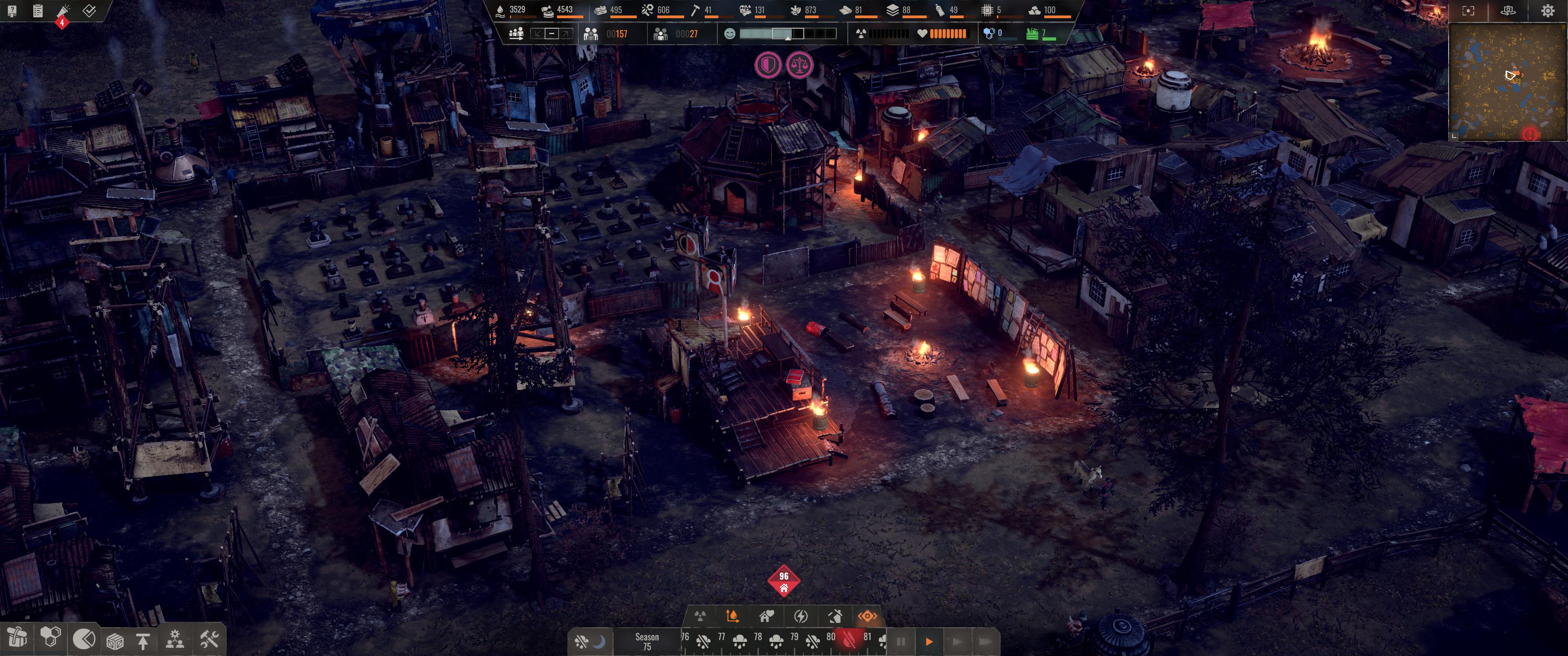Open the hexagons build category
1568x656 pixels.
(51, 638)
